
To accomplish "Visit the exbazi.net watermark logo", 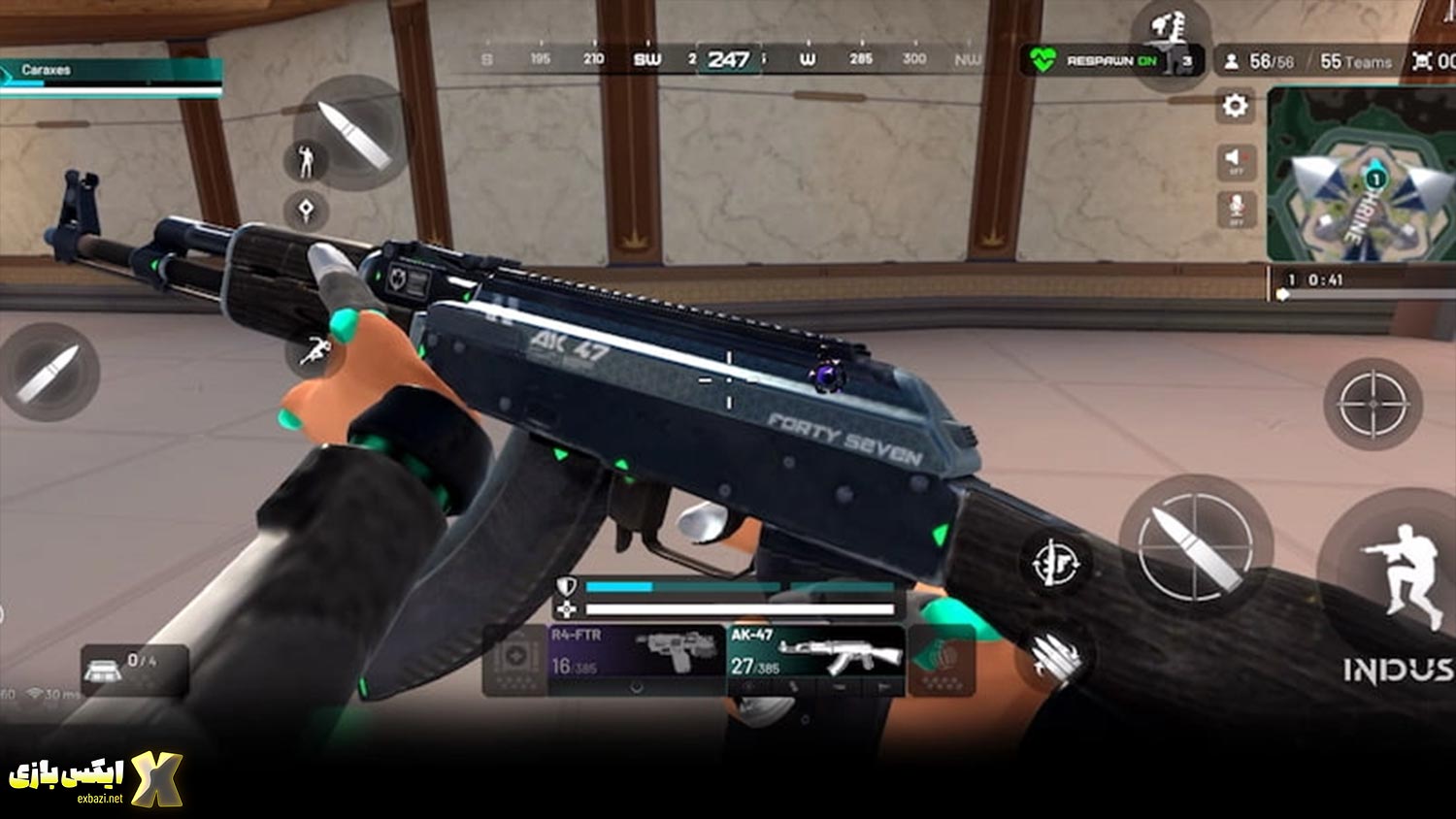I will pyautogui.click(x=95, y=778).
